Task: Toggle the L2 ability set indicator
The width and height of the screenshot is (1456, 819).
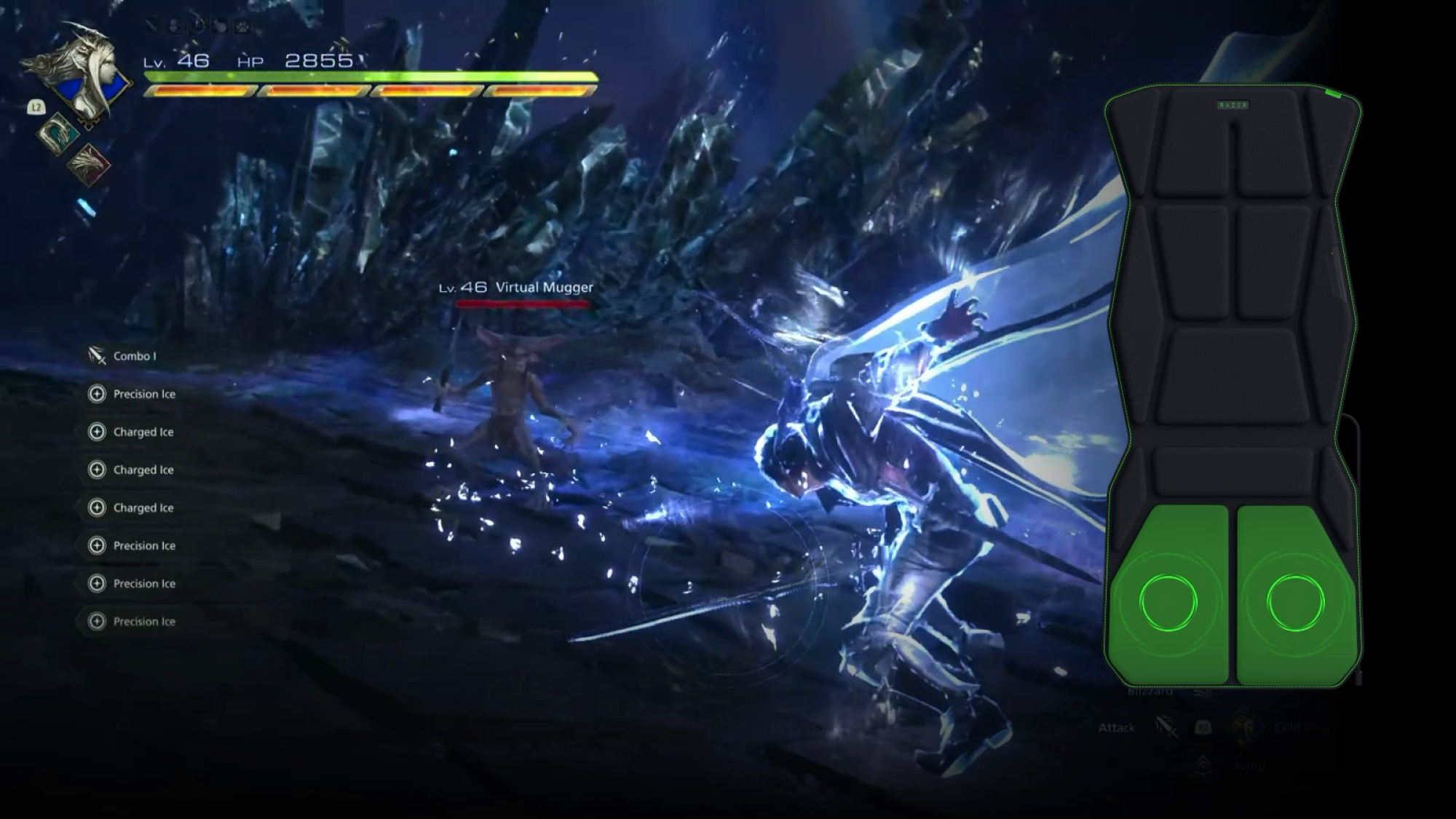Action: pyautogui.click(x=36, y=107)
